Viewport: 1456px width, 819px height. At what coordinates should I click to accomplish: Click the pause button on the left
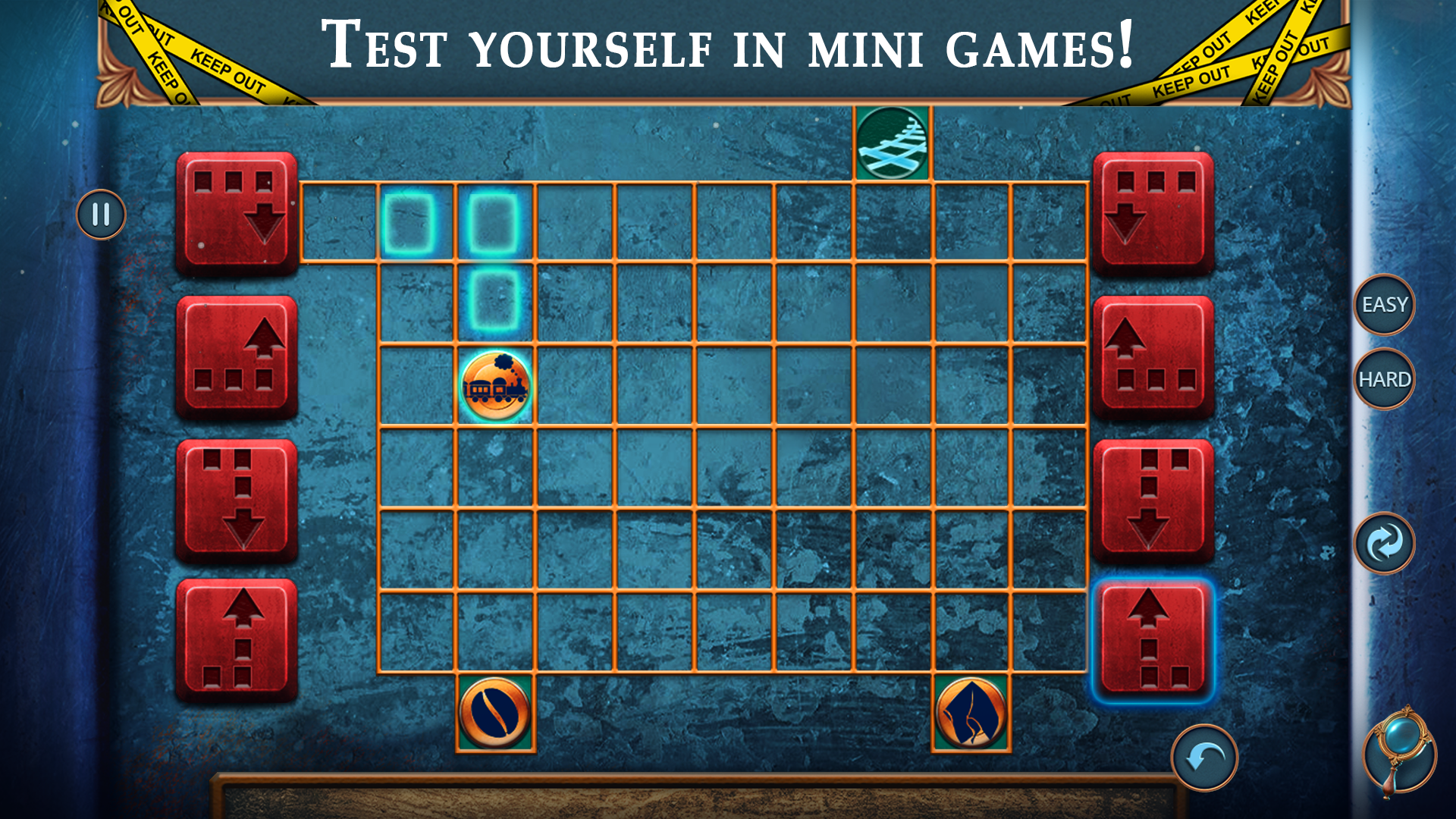[x=100, y=215]
